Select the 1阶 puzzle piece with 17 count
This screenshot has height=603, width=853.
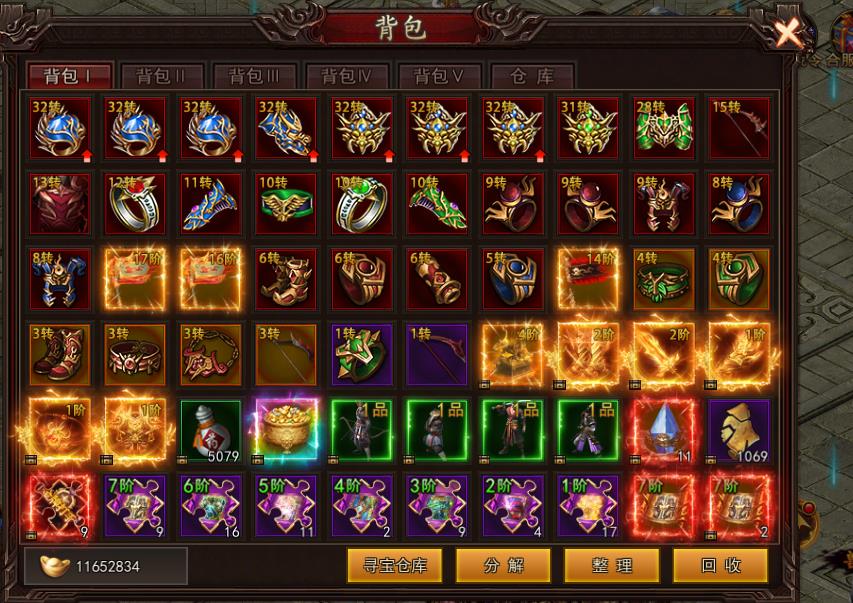point(588,505)
